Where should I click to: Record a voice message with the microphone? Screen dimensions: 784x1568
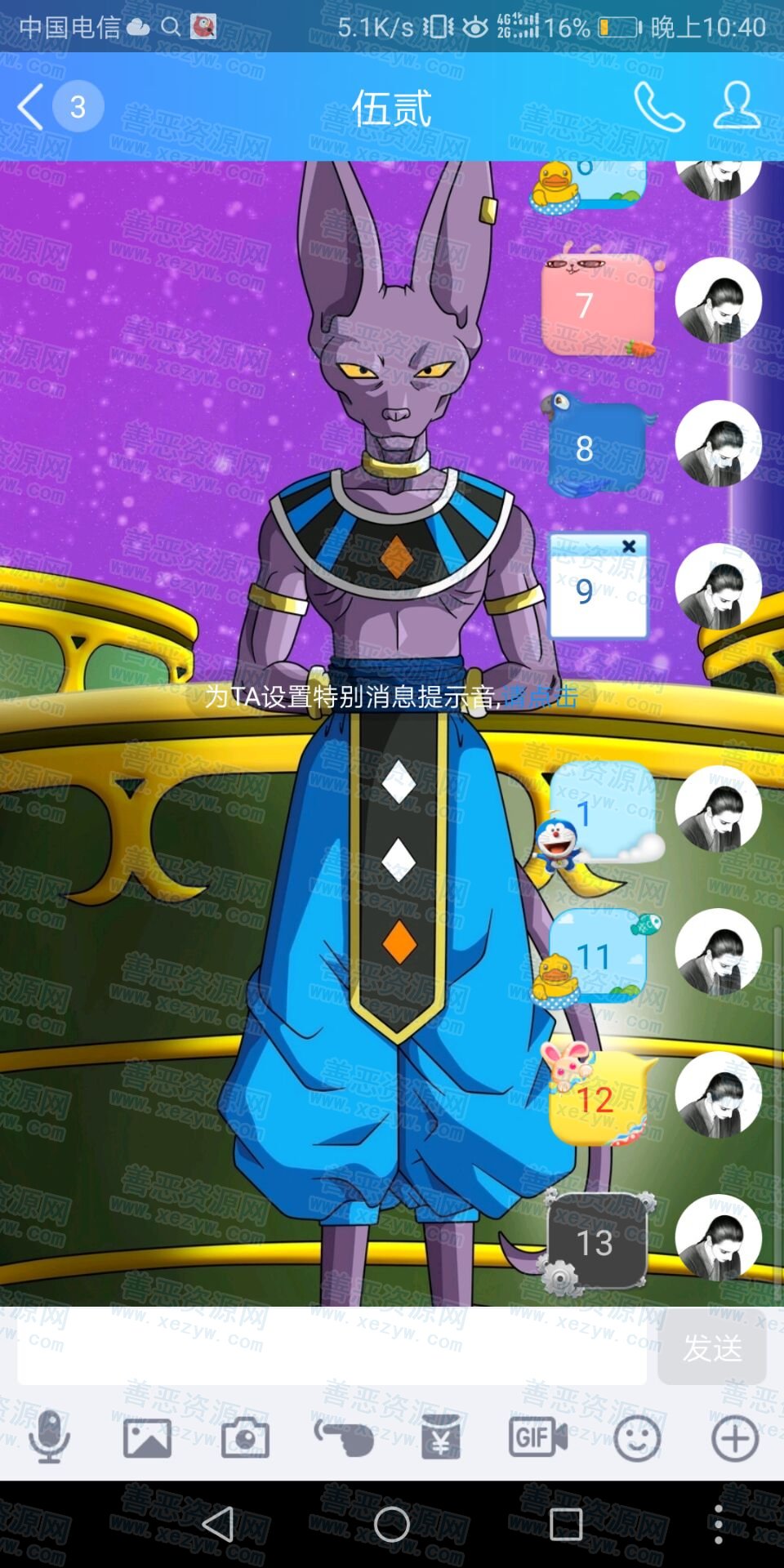click(49, 1437)
